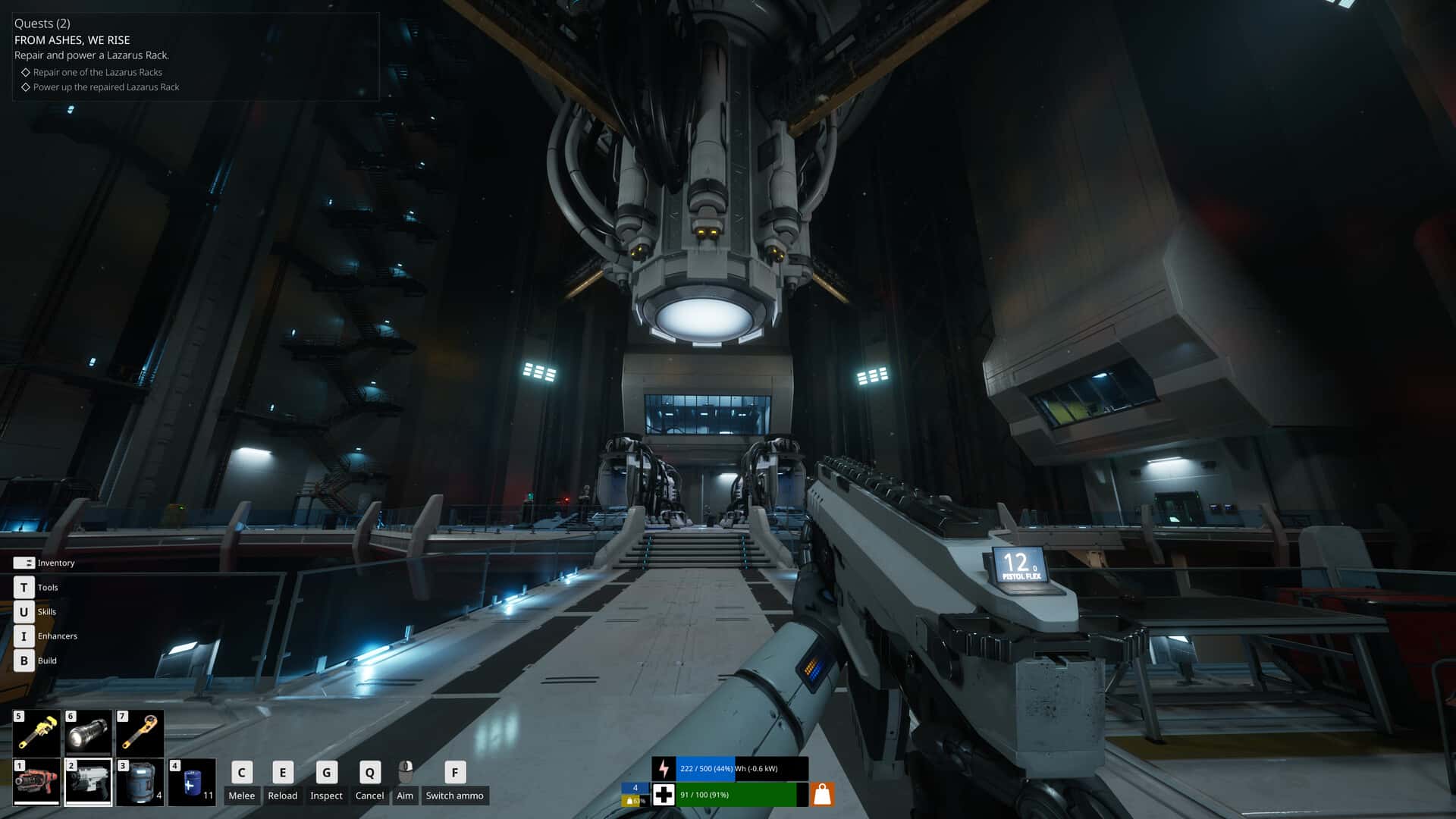This screenshot has height=819, width=1456.
Task: Equip the orange ratchet tool
Action: point(140,733)
